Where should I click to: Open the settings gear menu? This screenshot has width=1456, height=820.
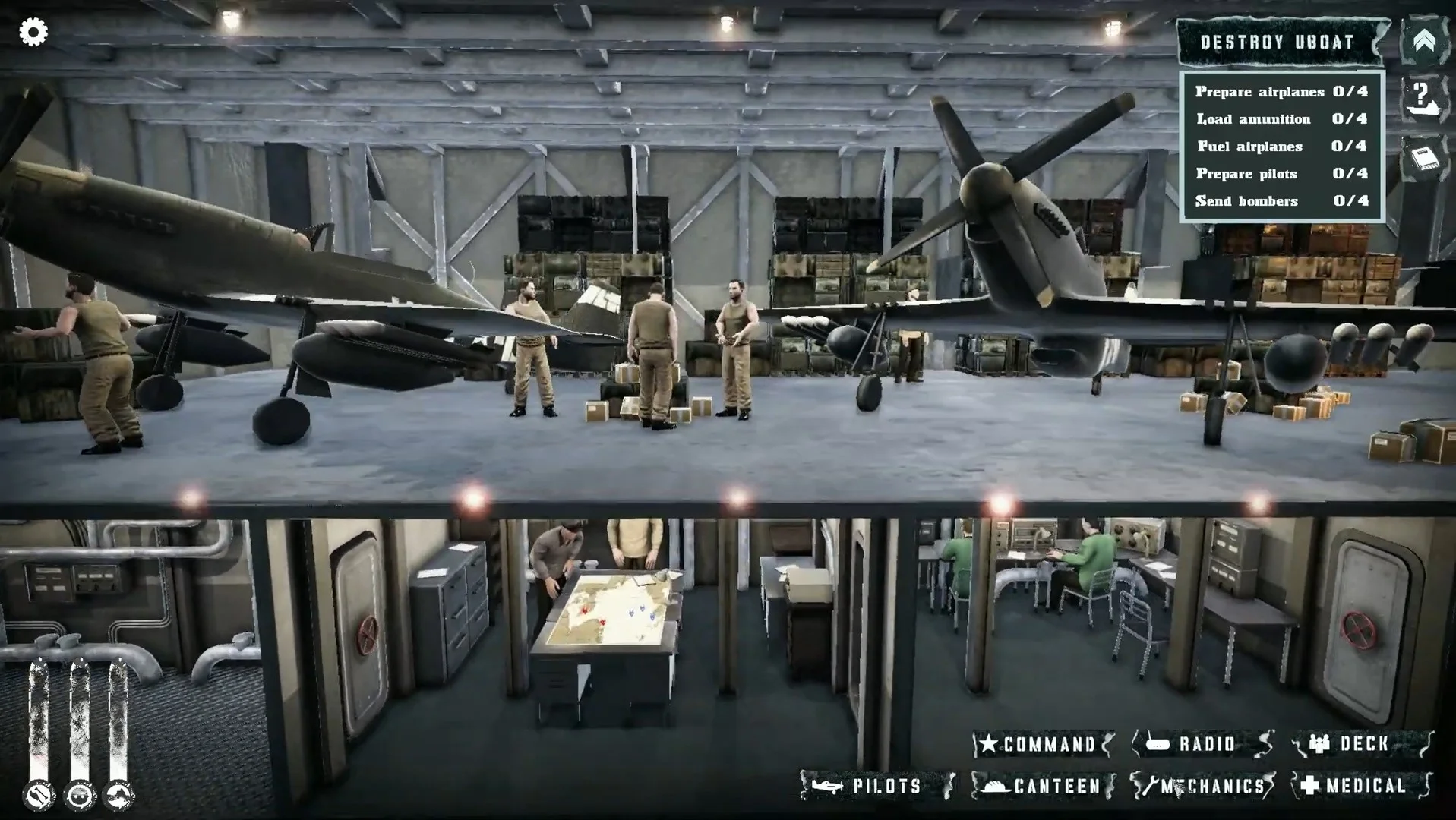point(32,32)
